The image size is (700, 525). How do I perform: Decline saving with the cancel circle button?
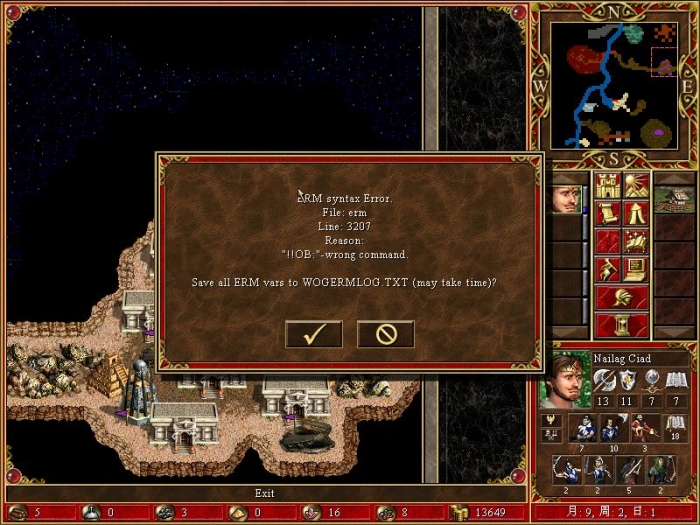point(385,334)
